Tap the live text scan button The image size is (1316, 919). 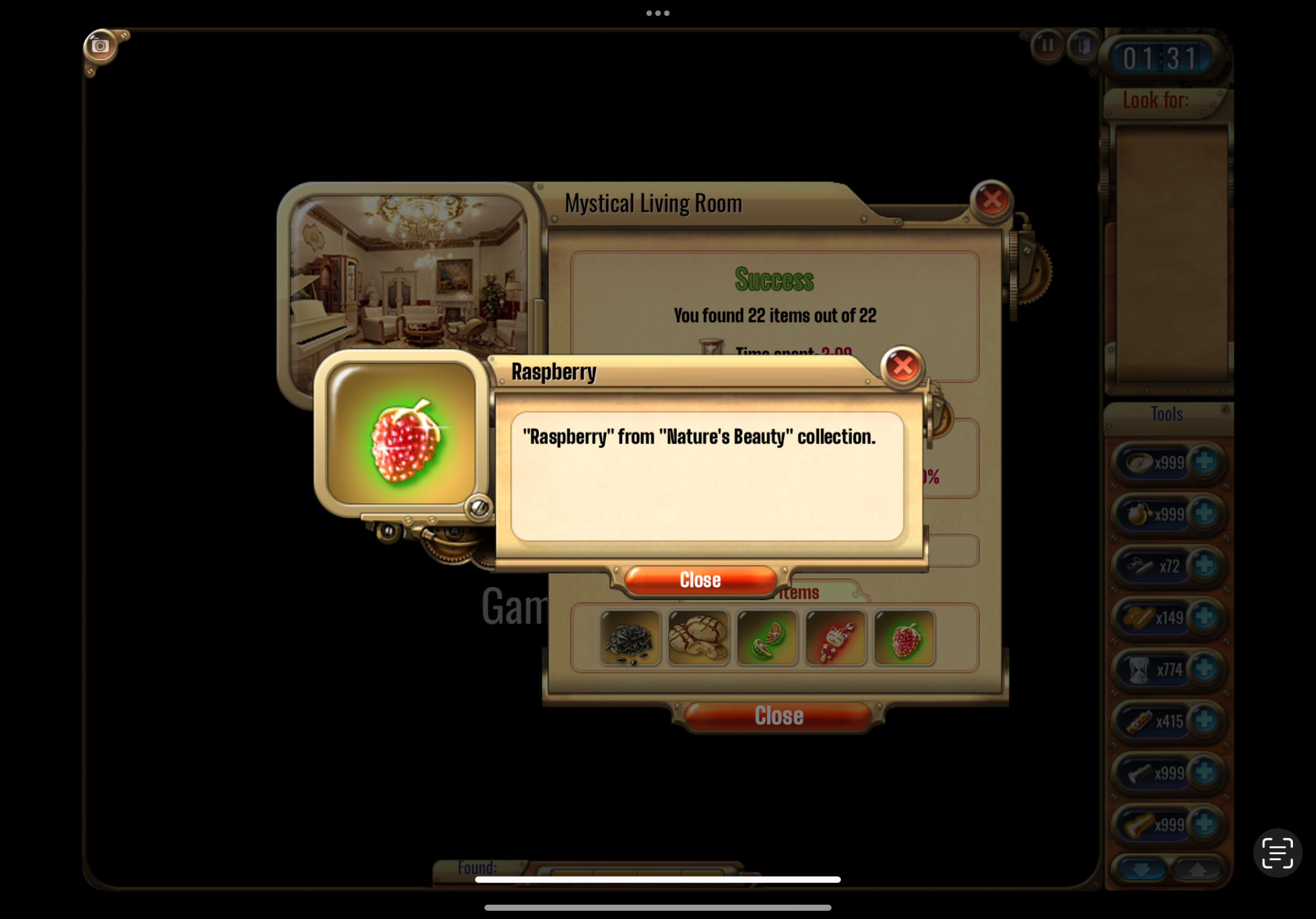[x=1277, y=852]
